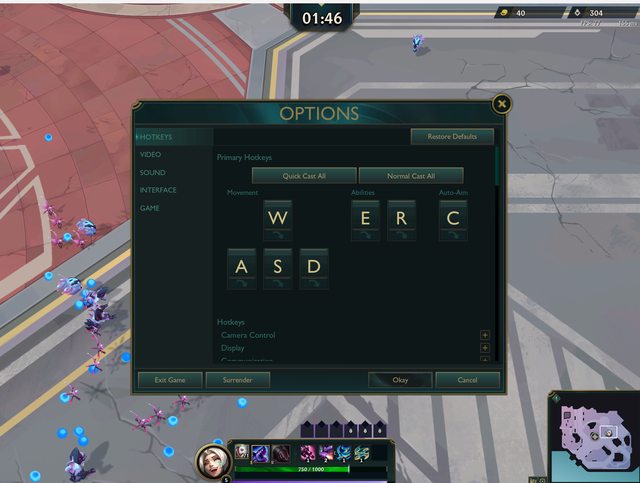The height and width of the screenshot is (483, 640).
Task: Rebind the R ability key
Action: [401, 218]
